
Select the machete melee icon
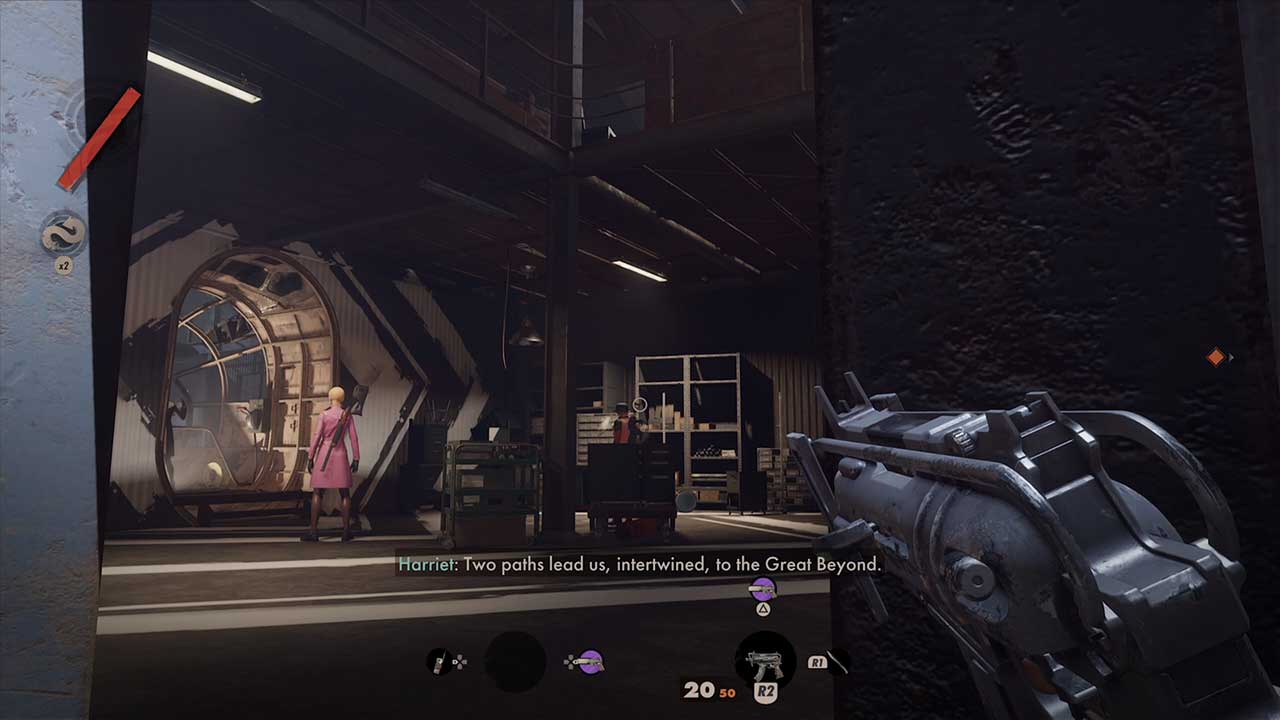coord(837,661)
